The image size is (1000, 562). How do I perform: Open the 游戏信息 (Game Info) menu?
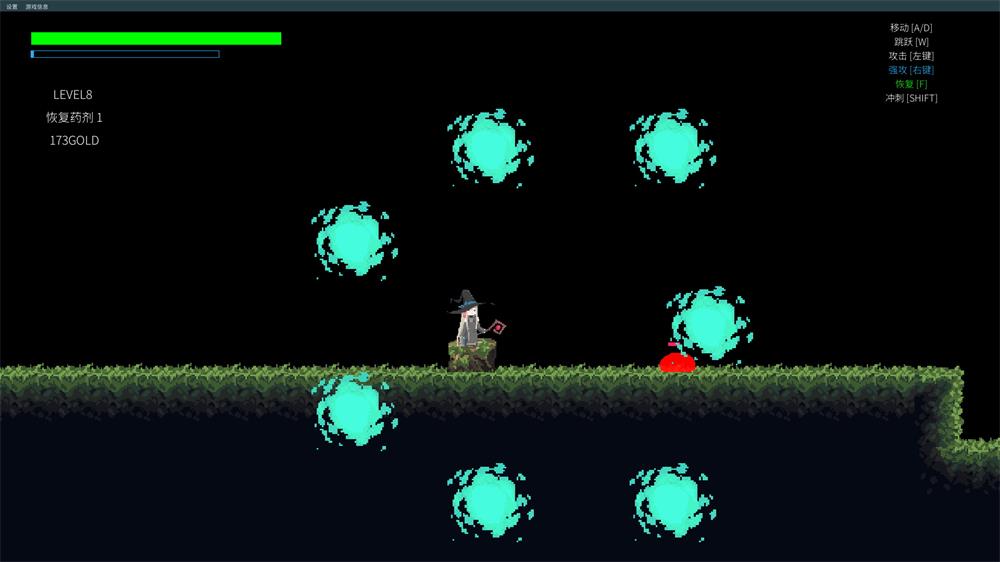(x=37, y=6)
